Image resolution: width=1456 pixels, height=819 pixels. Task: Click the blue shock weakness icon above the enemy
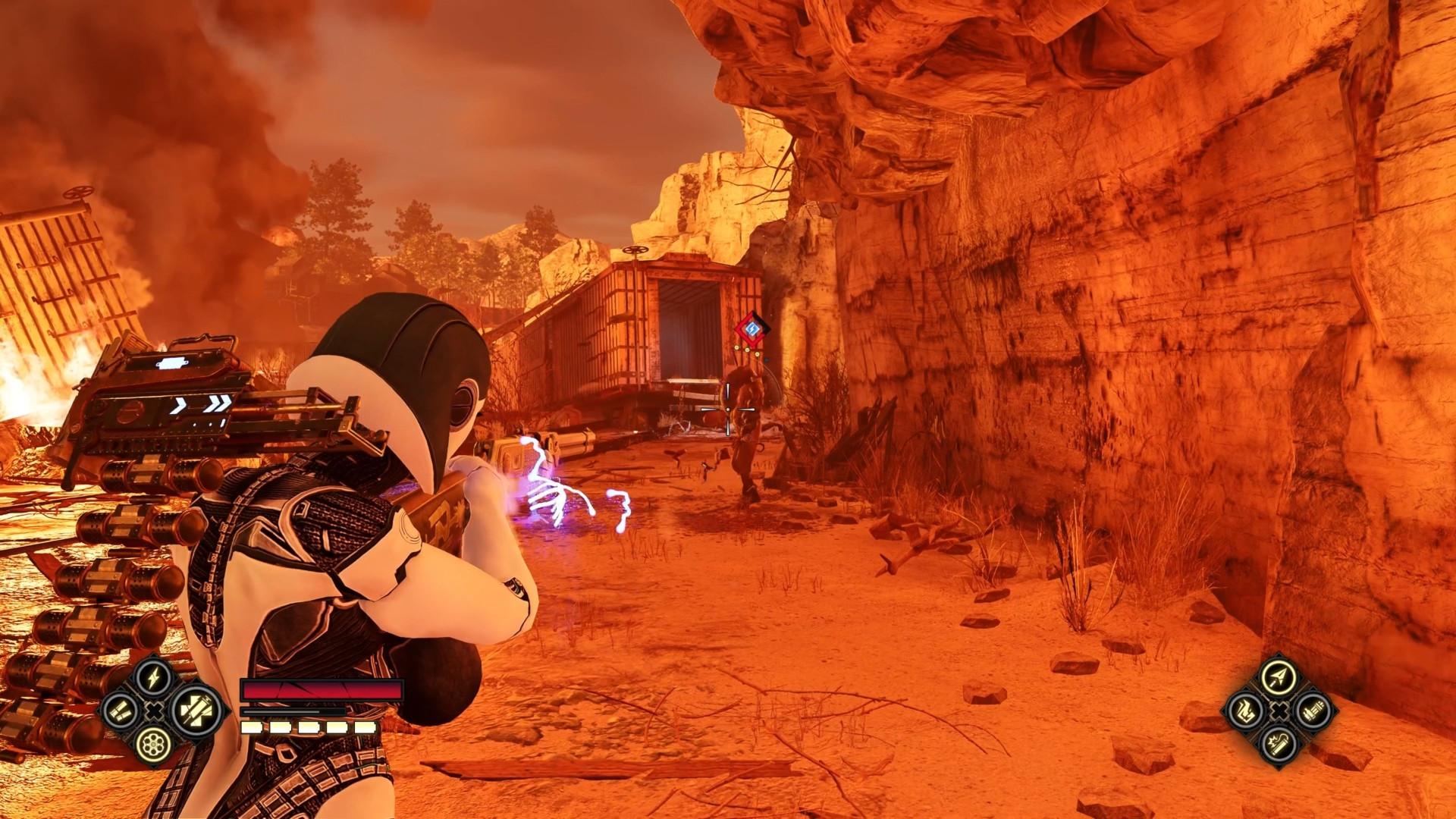(x=752, y=328)
